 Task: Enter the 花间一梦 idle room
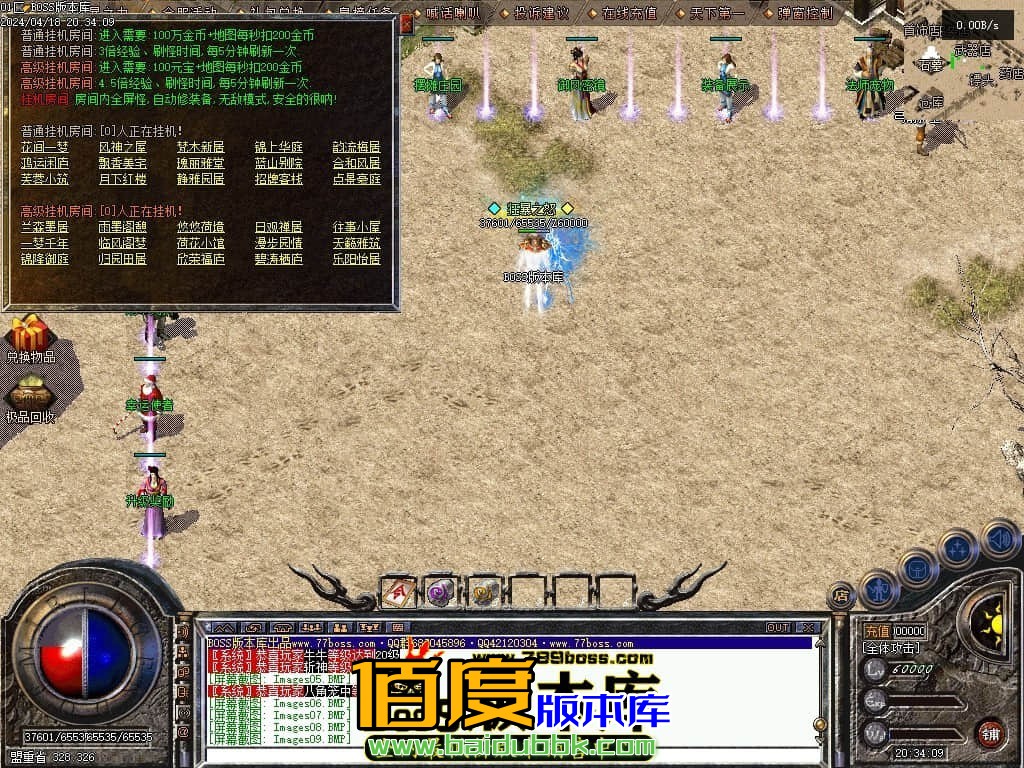coord(45,147)
